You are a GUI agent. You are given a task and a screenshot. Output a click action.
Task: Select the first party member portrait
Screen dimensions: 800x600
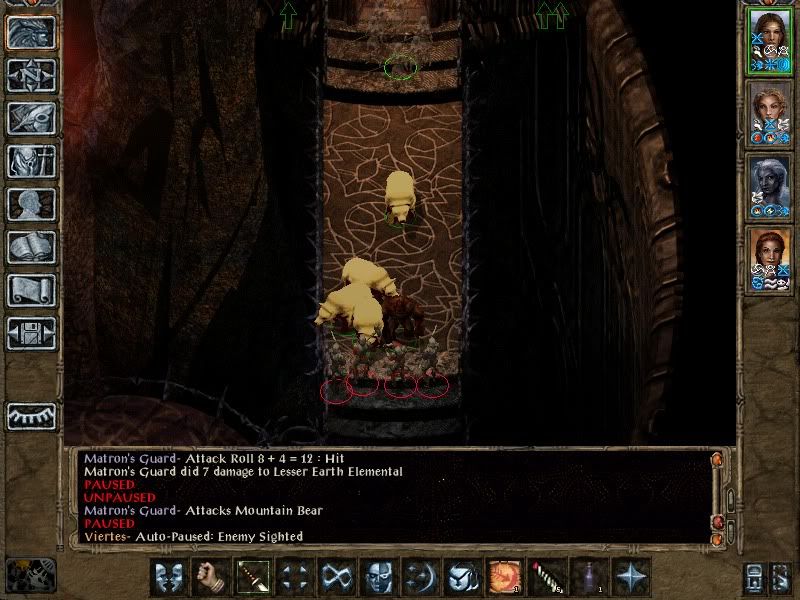click(769, 42)
